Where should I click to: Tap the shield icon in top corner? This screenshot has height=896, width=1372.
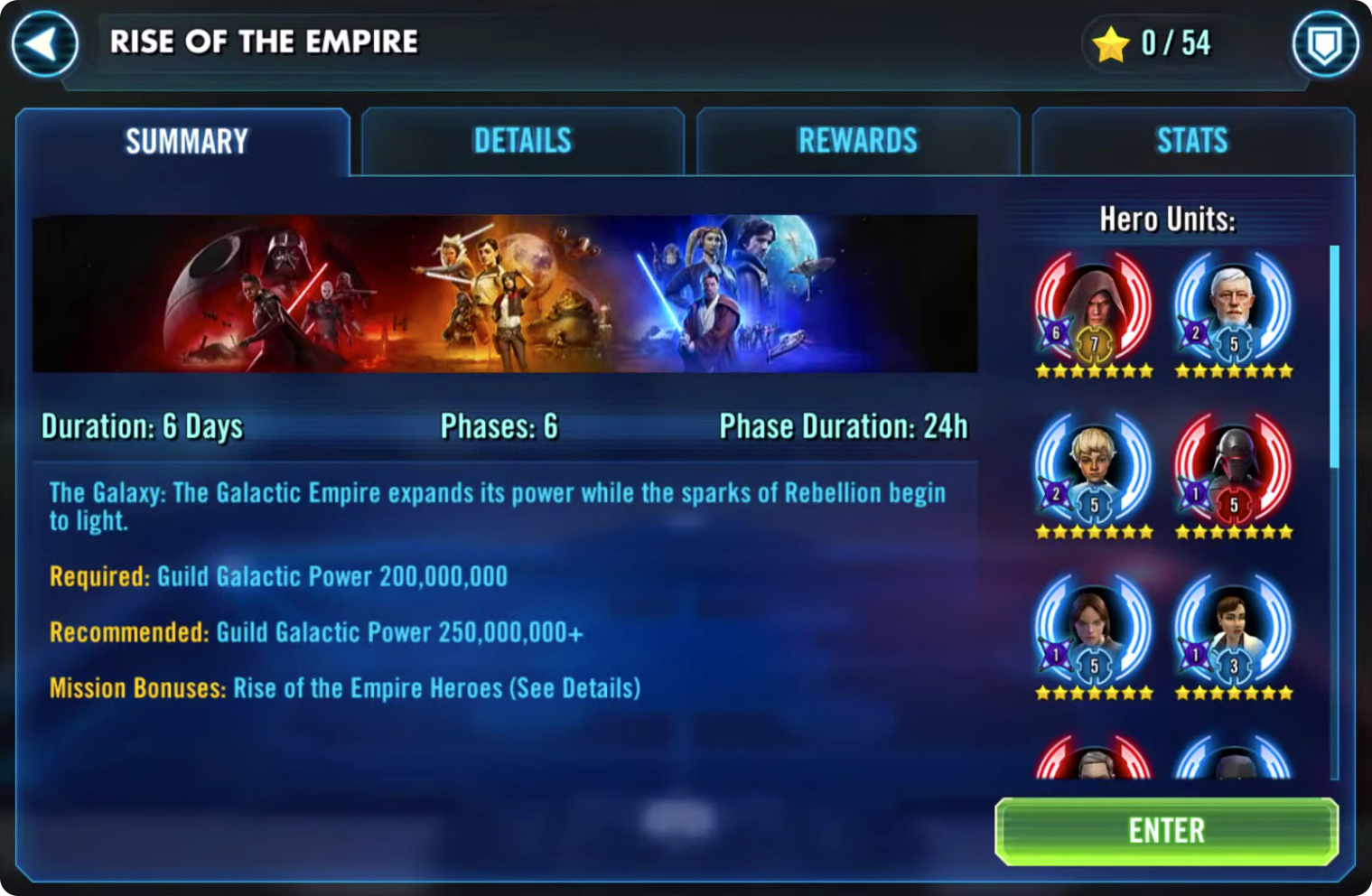[x=1324, y=43]
